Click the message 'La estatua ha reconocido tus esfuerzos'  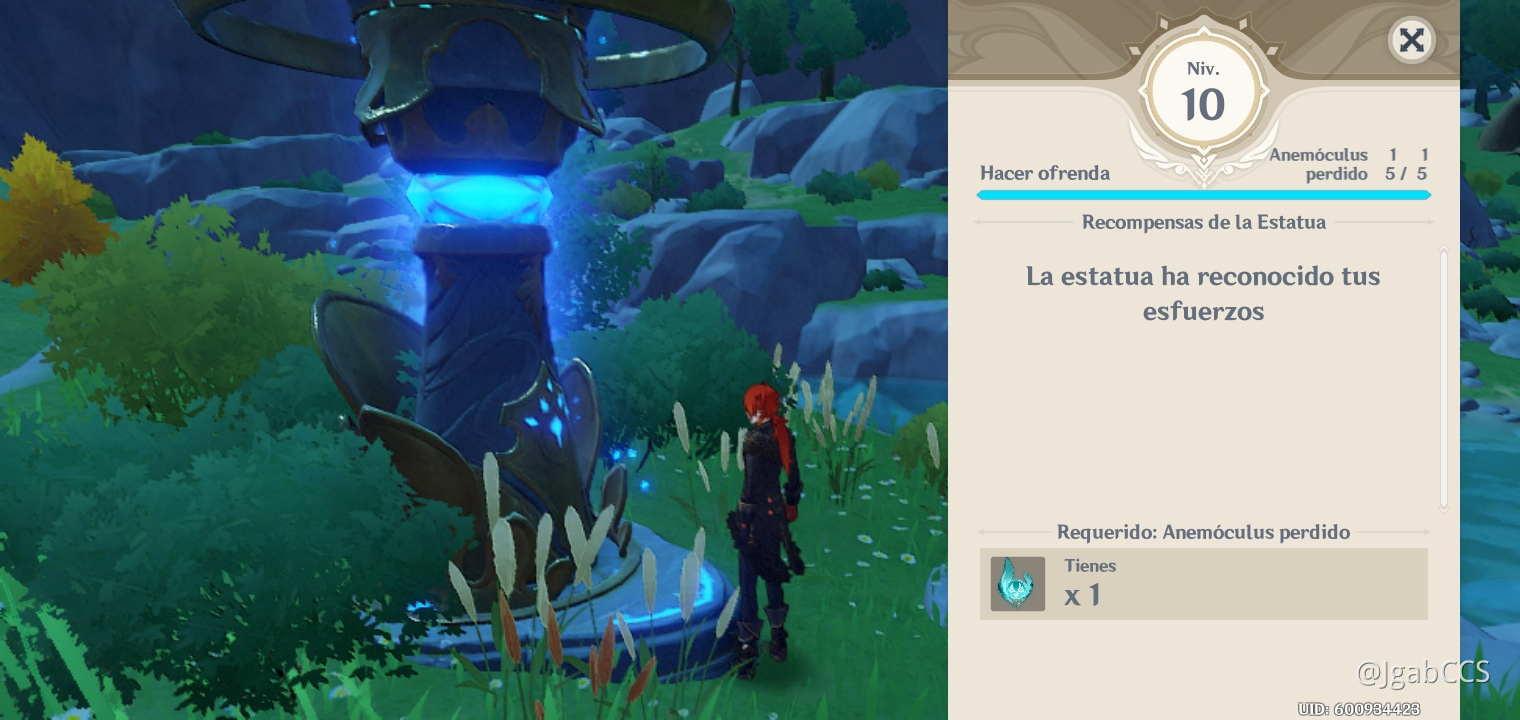1204,293
